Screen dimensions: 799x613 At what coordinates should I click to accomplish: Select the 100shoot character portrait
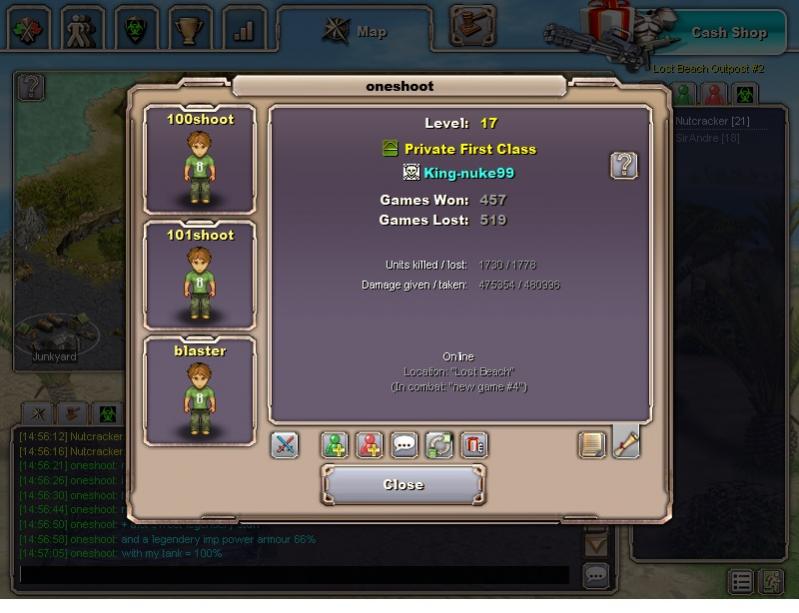[200, 160]
